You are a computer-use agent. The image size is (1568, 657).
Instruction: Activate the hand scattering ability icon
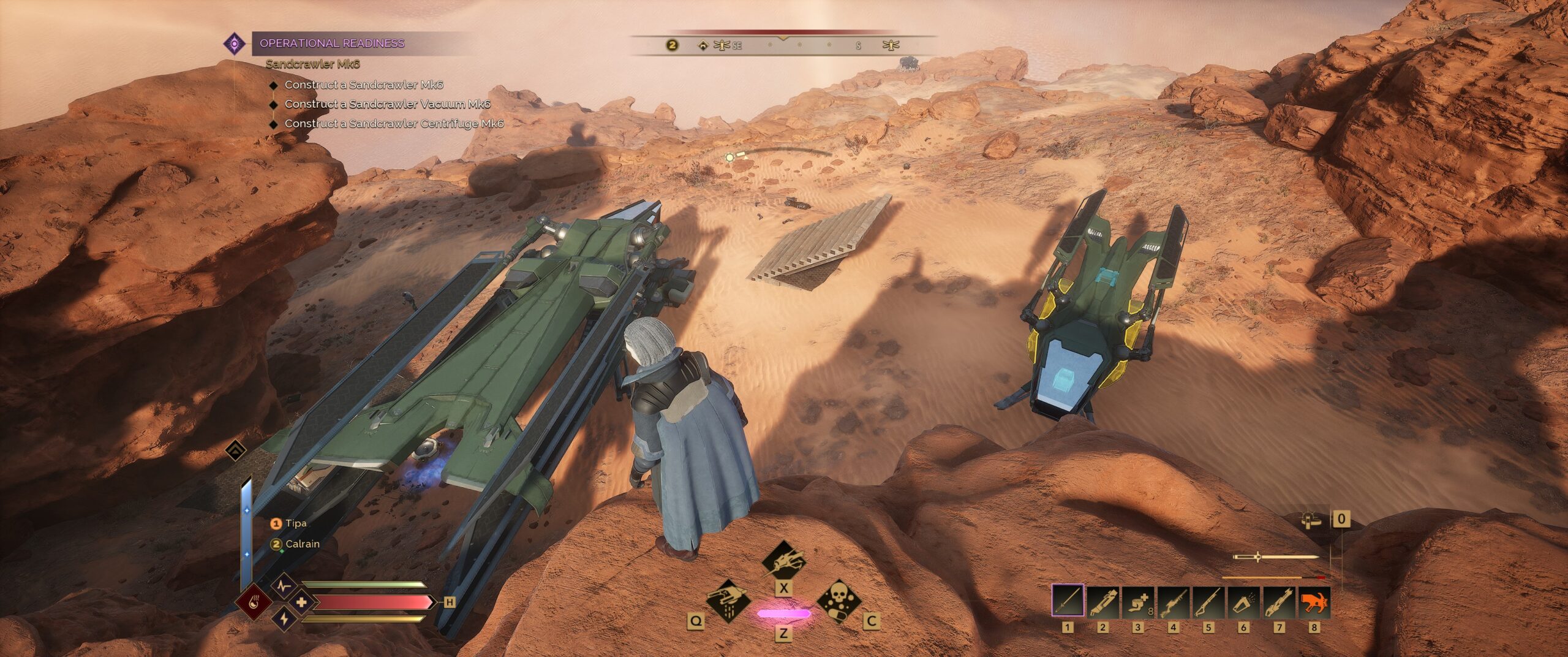728,600
